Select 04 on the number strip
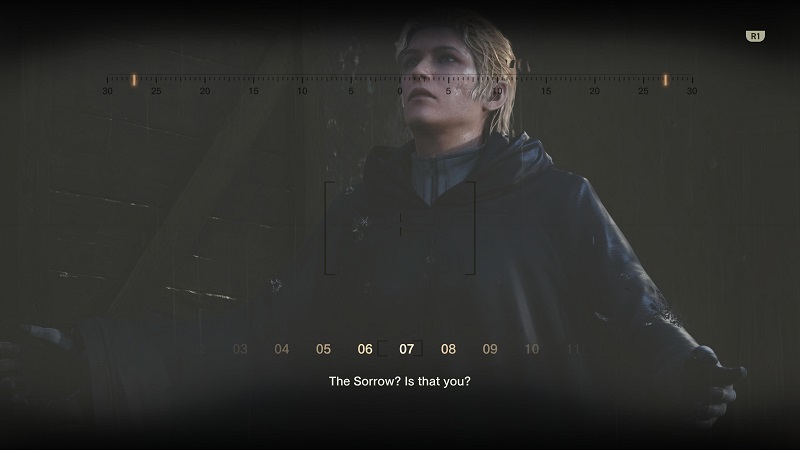Viewport: 800px width, 450px height. [x=282, y=349]
